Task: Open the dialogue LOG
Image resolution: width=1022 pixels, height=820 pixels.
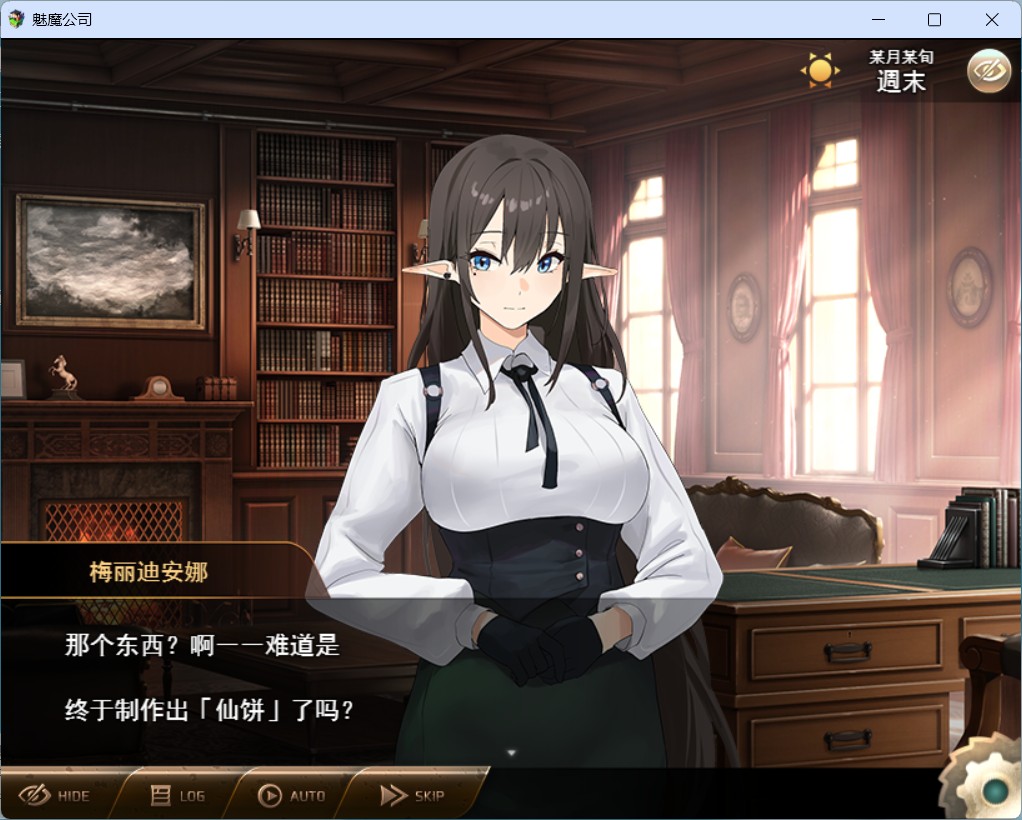Action: pos(178,796)
